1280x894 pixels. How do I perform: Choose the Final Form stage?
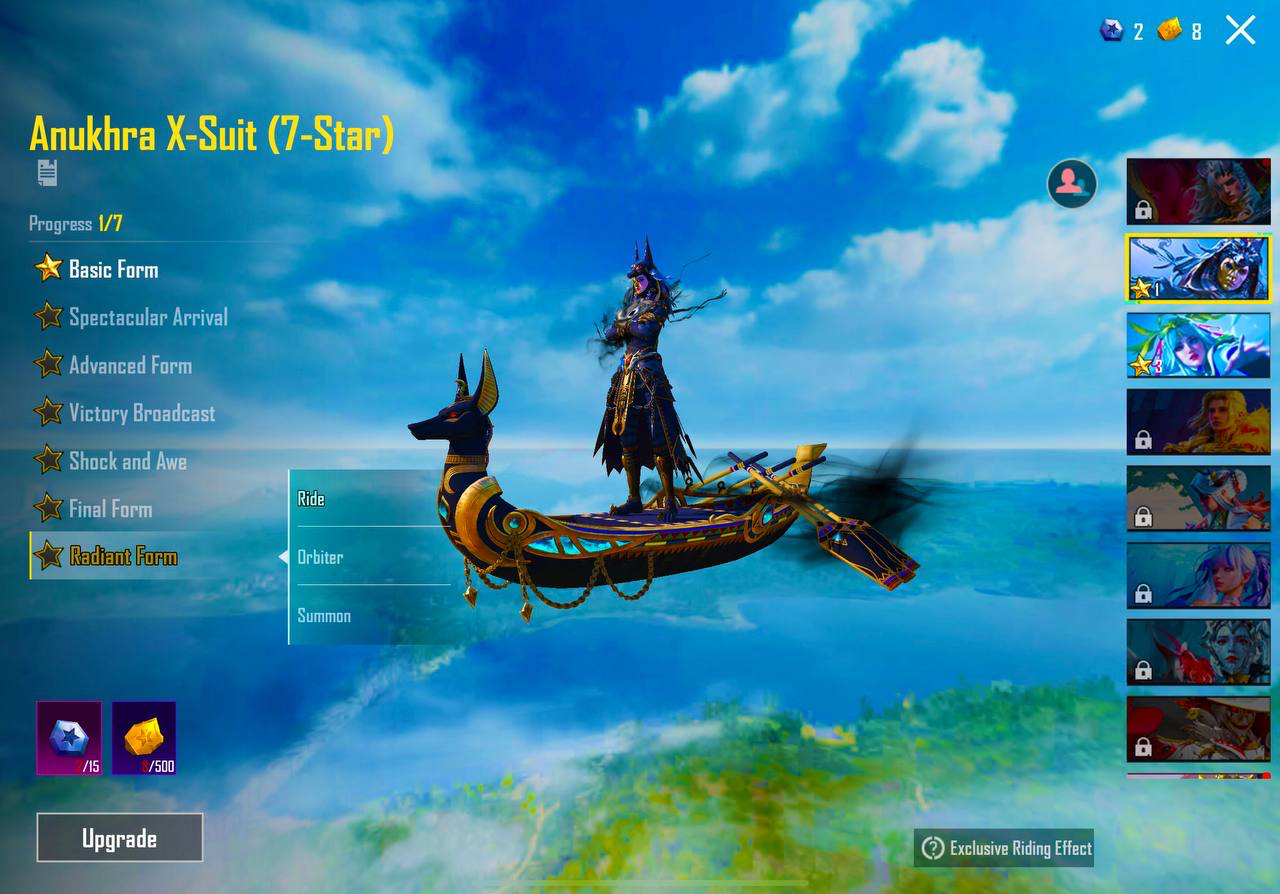click(110, 509)
